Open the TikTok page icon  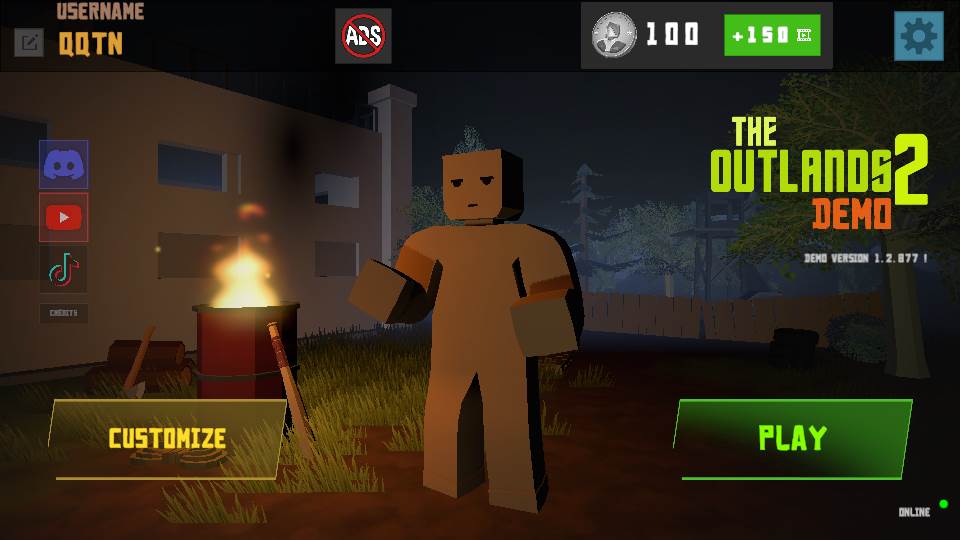pos(64,269)
